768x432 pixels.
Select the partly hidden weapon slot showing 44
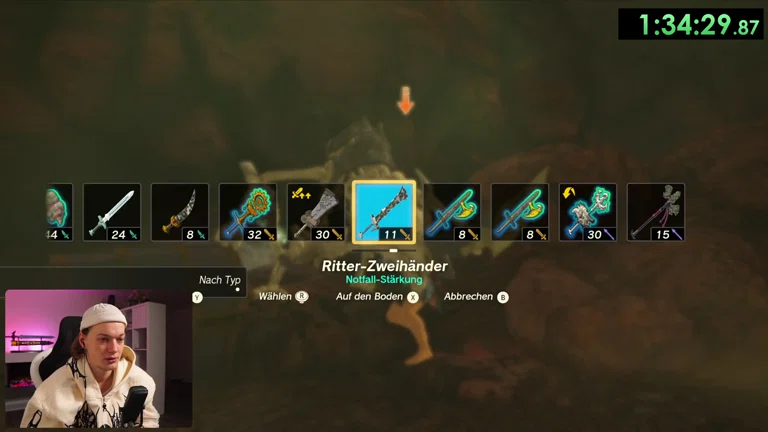[x=59, y=212]
